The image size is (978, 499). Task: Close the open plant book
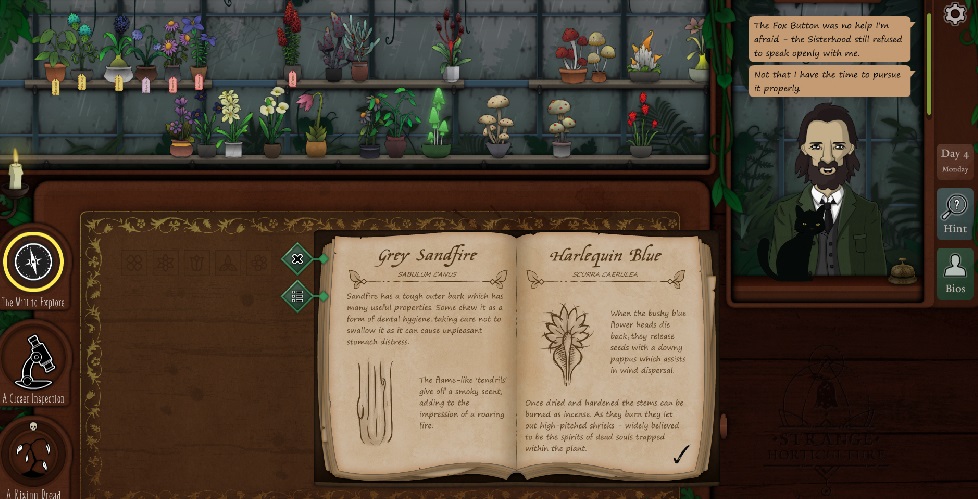pyautogui.click(x=297, y=259)
